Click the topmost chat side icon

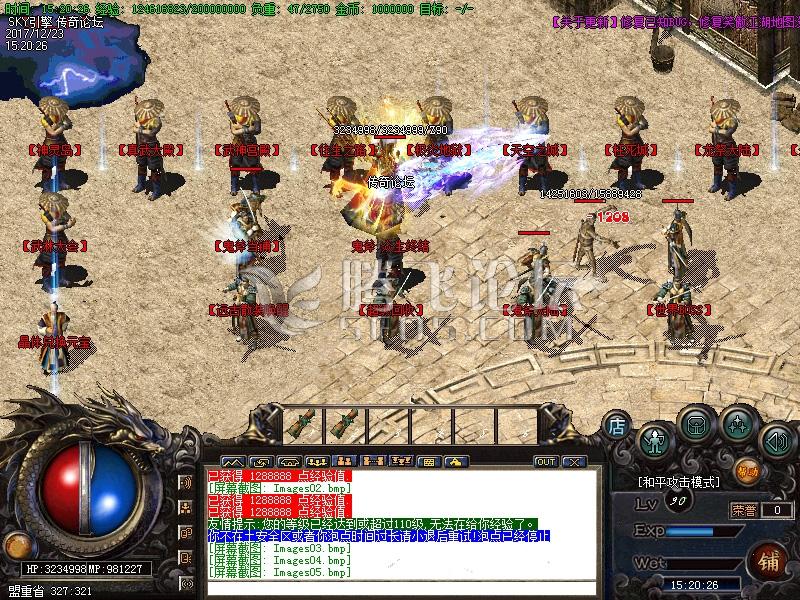click(x=187, y=483)
